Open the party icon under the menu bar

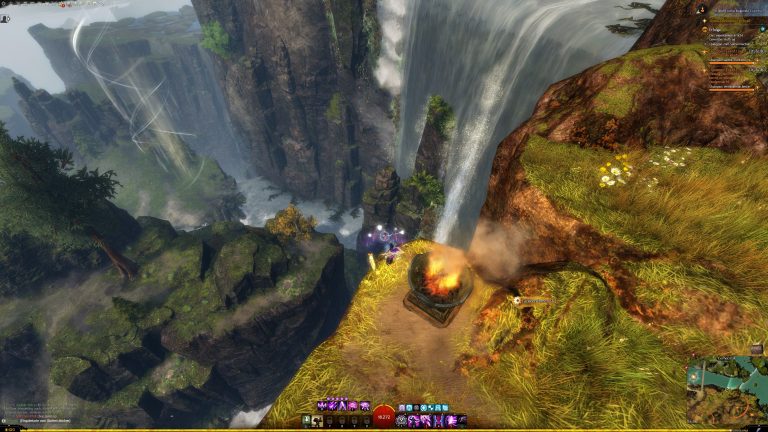4,19
